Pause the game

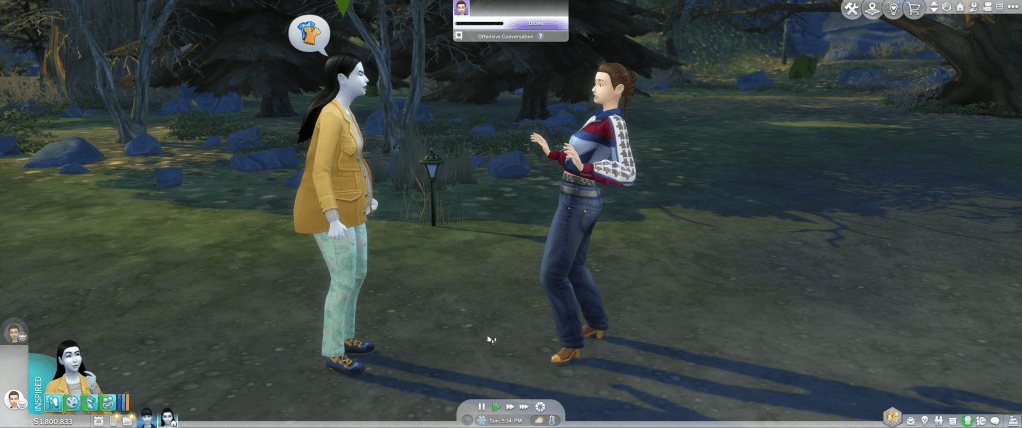[x=482, y=407]
